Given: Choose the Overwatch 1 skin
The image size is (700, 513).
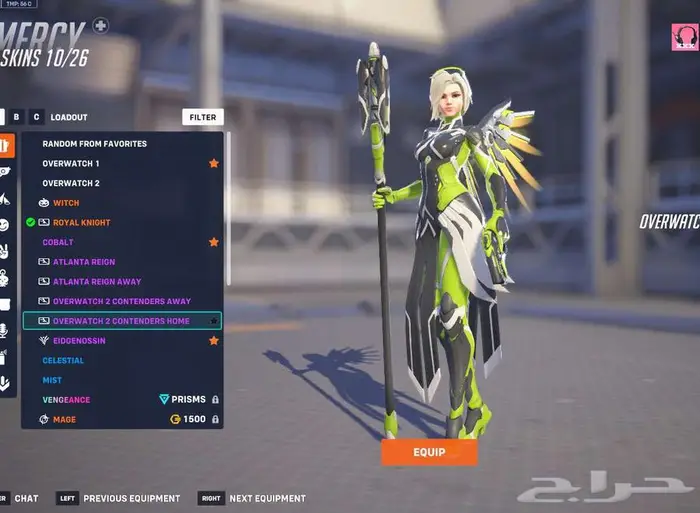Looking at the screenshot, I should 71,163.
